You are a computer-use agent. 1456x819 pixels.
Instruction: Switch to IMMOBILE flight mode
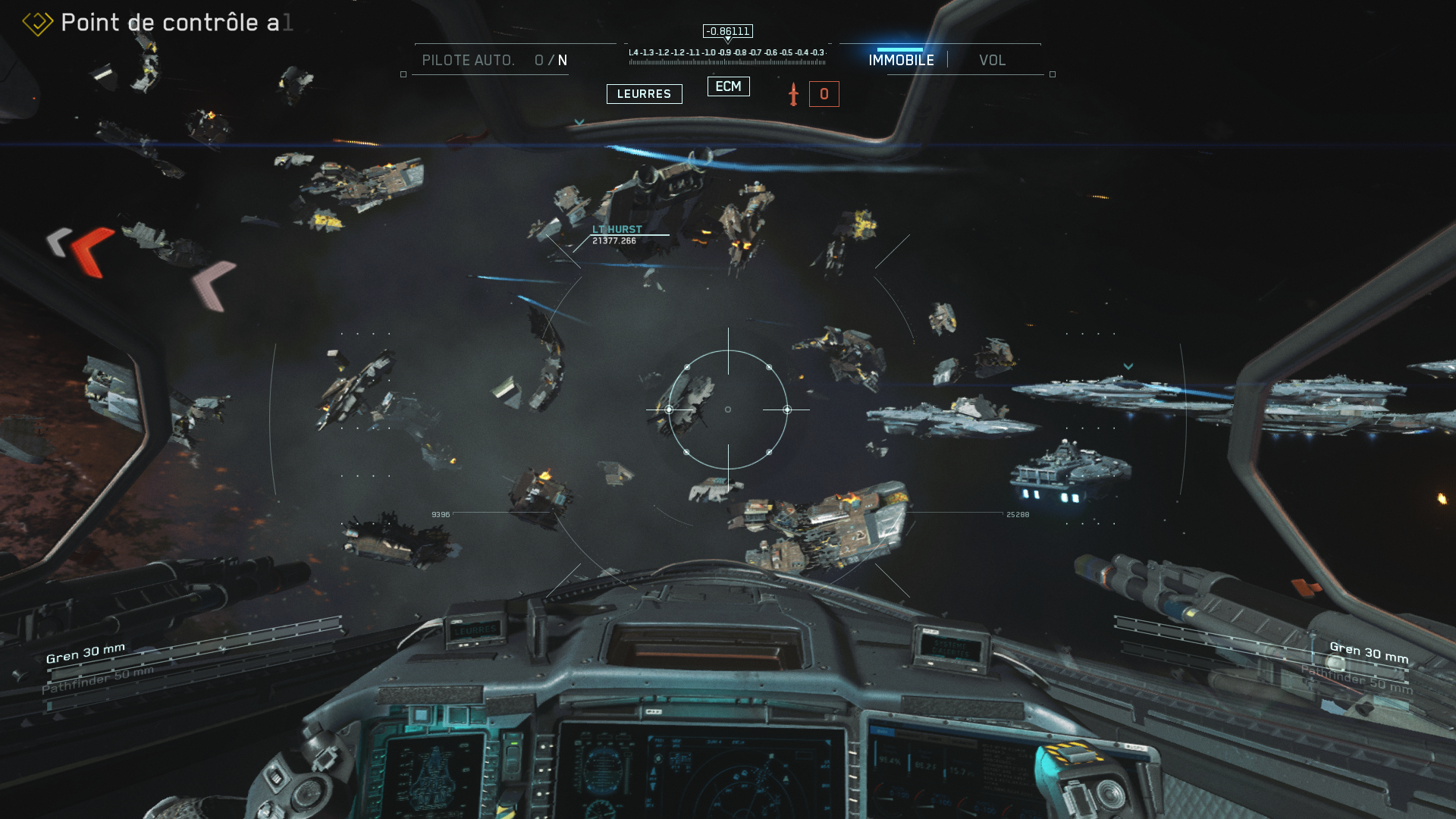[901, 60]
